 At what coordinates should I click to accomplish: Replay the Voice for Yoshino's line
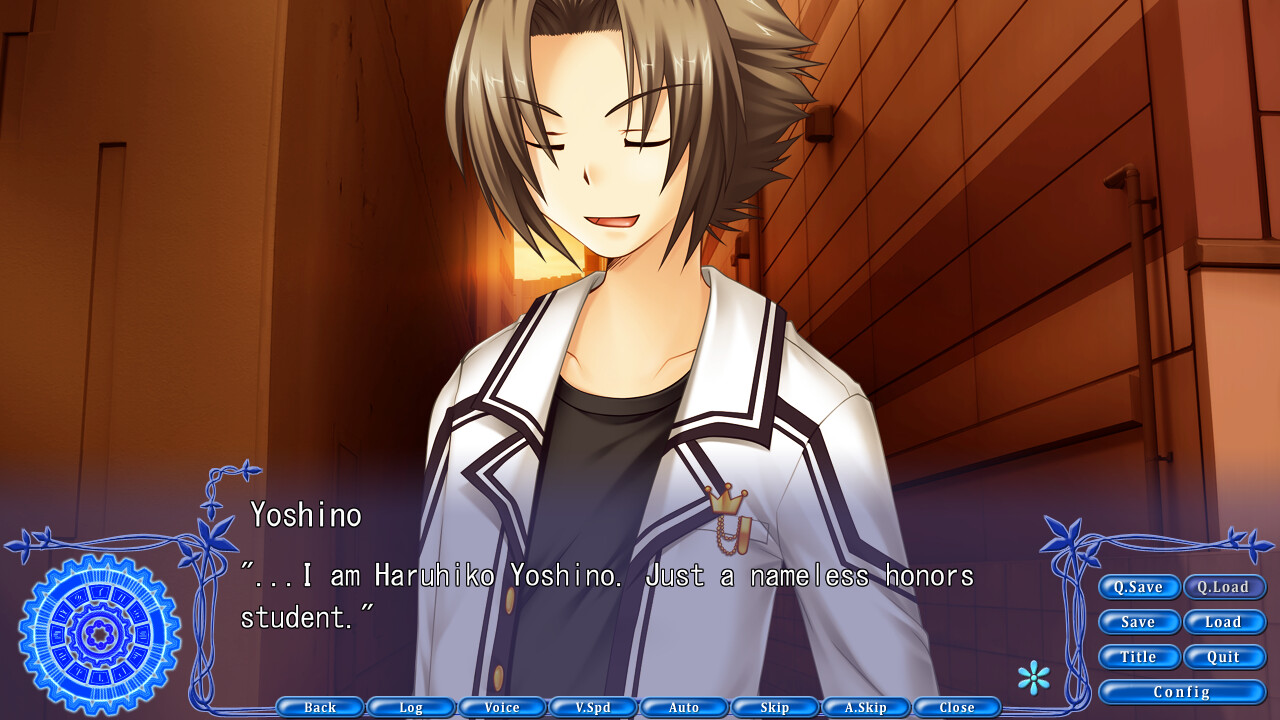click(502, 707)
